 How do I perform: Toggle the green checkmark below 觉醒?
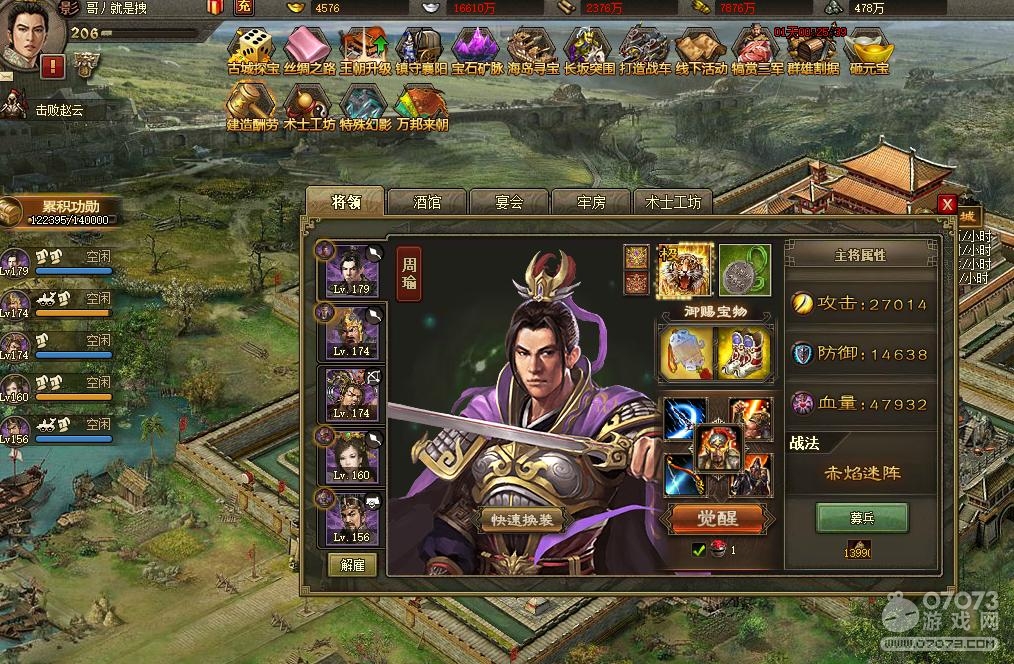[699, 549]
